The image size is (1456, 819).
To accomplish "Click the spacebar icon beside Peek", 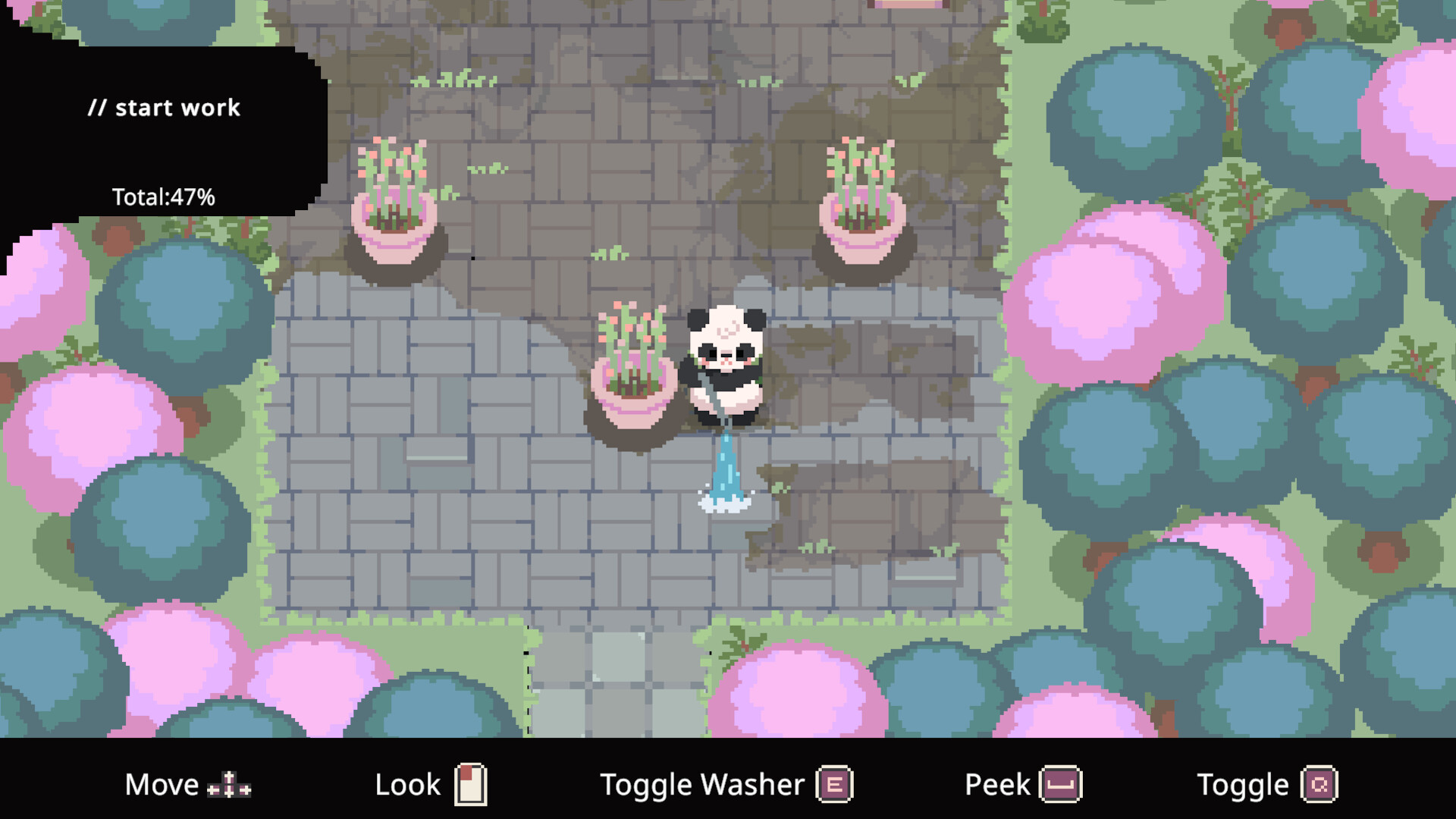I will click(1061, 785).
